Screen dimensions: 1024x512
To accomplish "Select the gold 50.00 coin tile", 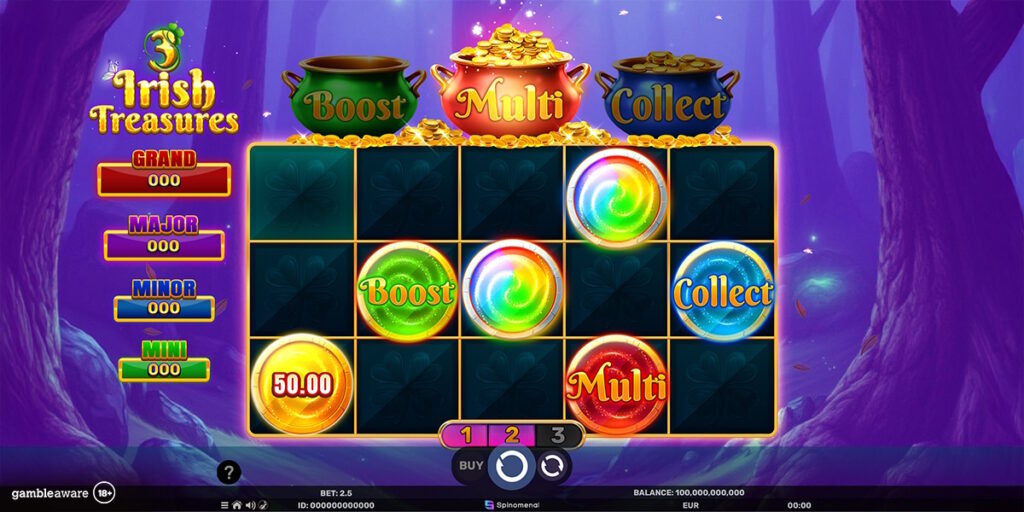I will click(x=301, y=384).
